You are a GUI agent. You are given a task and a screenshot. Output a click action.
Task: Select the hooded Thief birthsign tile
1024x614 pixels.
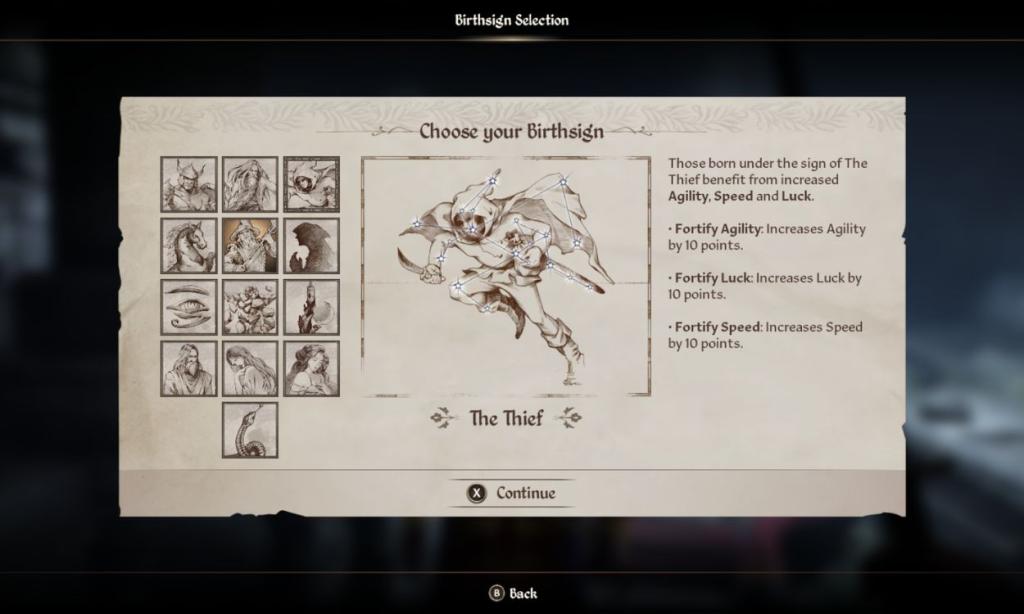pos(311,184)
